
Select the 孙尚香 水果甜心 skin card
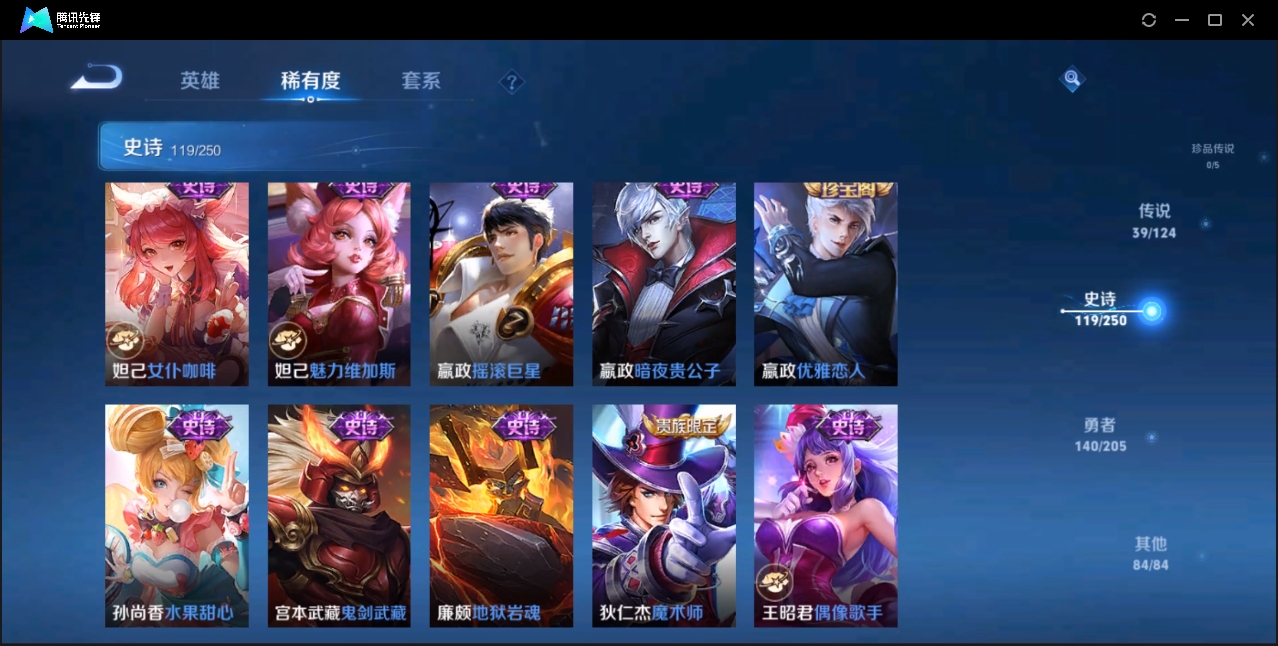177,515
